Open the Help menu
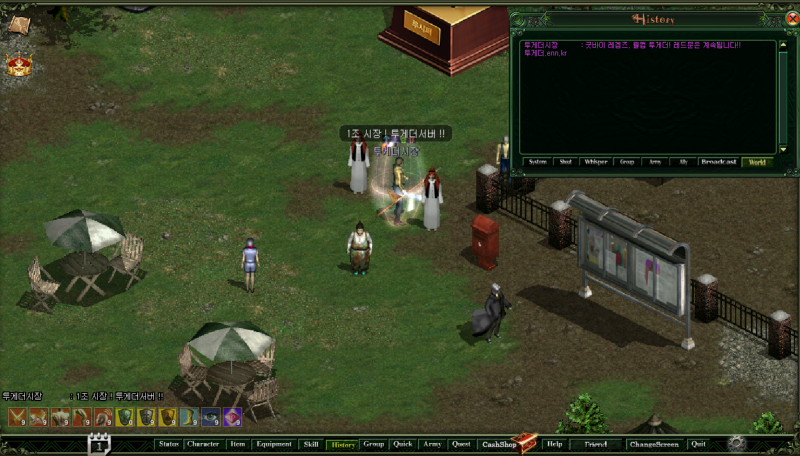Screen dimensions: 800x456 pos(555,444)
